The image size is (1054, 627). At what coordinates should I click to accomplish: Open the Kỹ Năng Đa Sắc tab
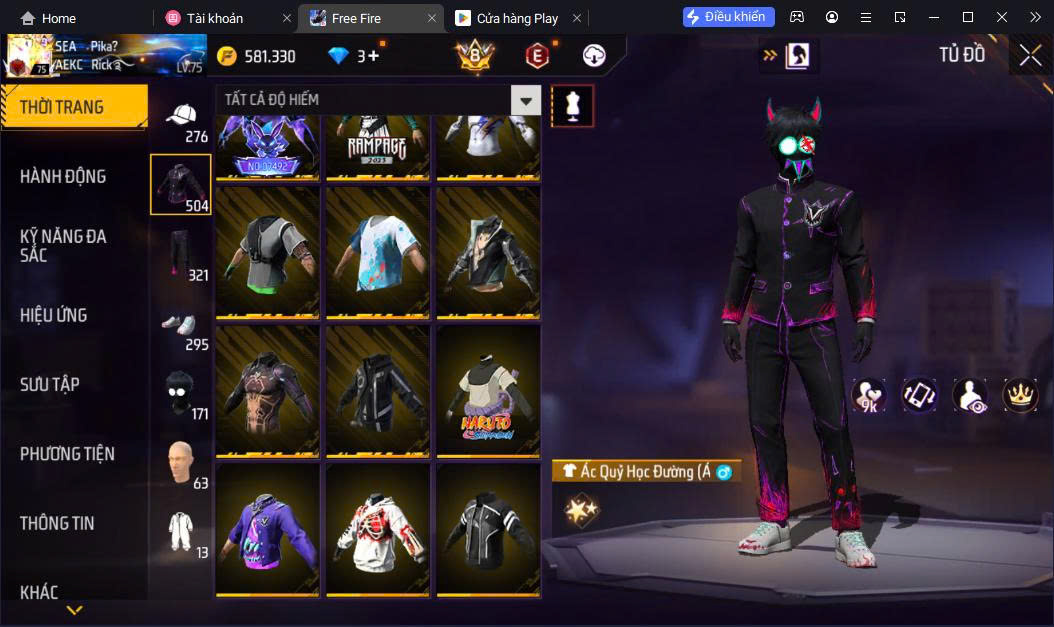[x=63, y=246]
